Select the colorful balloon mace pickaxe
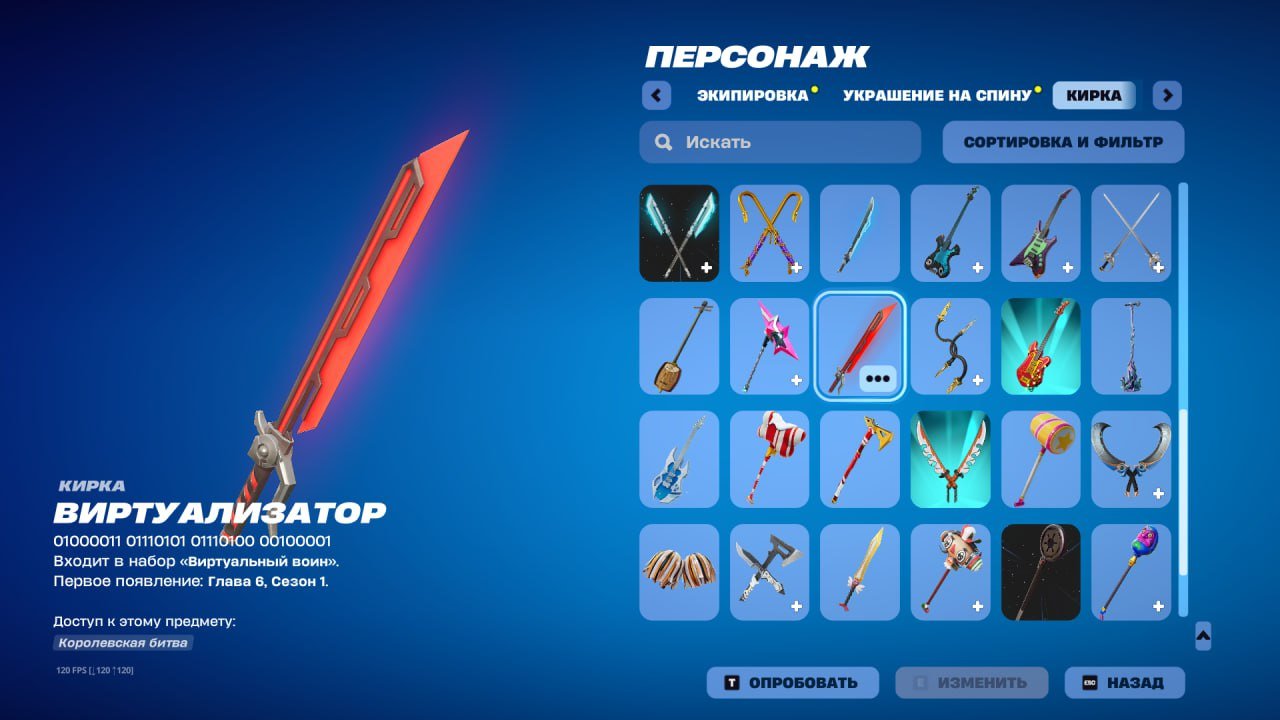Image resolution: width=1280 pixels, height=720 pixels. pos(1131,572)
